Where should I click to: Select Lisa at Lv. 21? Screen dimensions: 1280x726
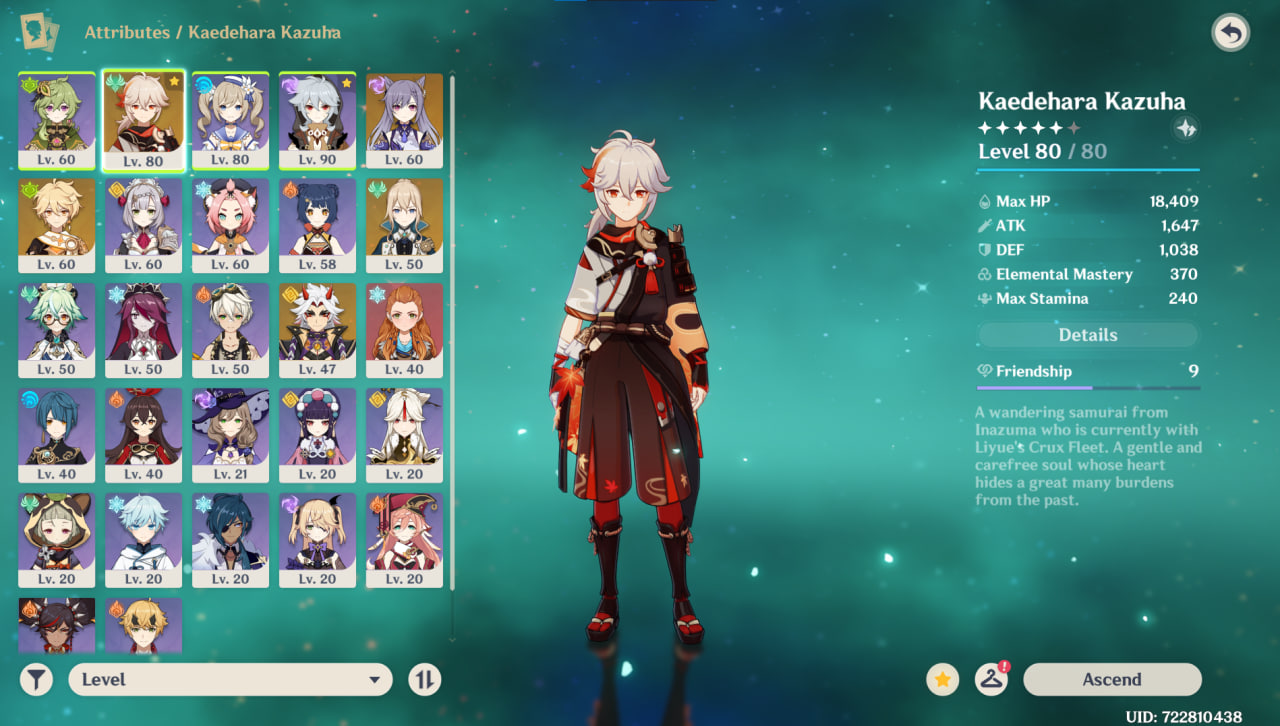pos(230,435)
